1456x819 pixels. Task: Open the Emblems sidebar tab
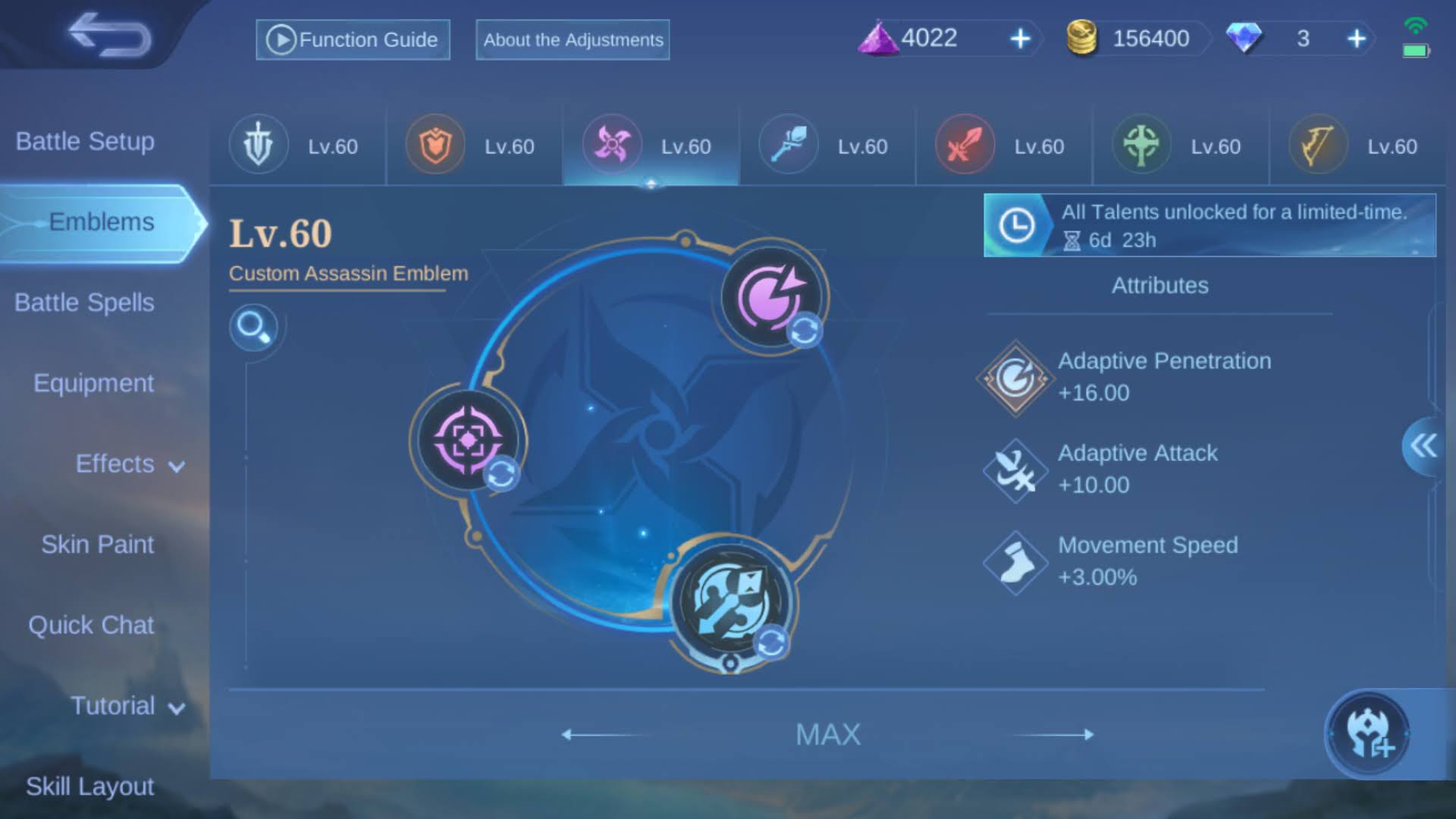(101, 221)
